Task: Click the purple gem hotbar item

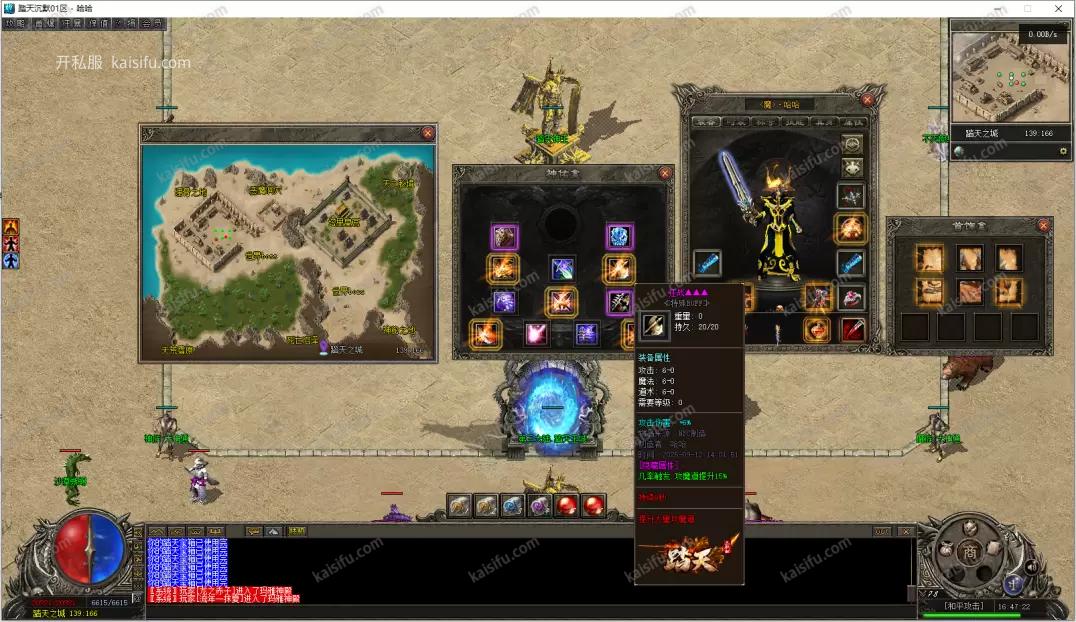Action: [540, 506]
